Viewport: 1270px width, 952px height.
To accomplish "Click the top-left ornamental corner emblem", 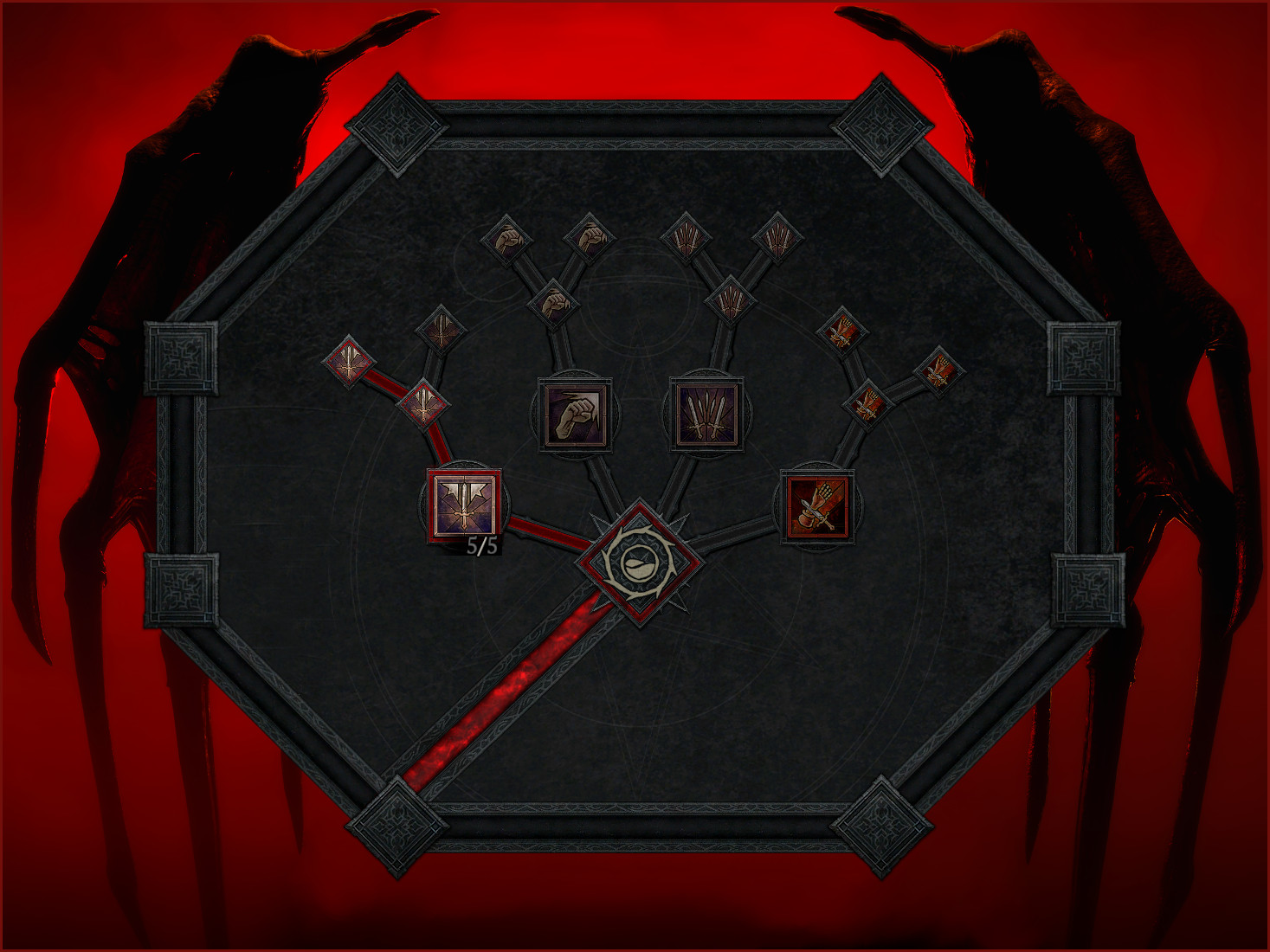I will (x=396, y=130).
